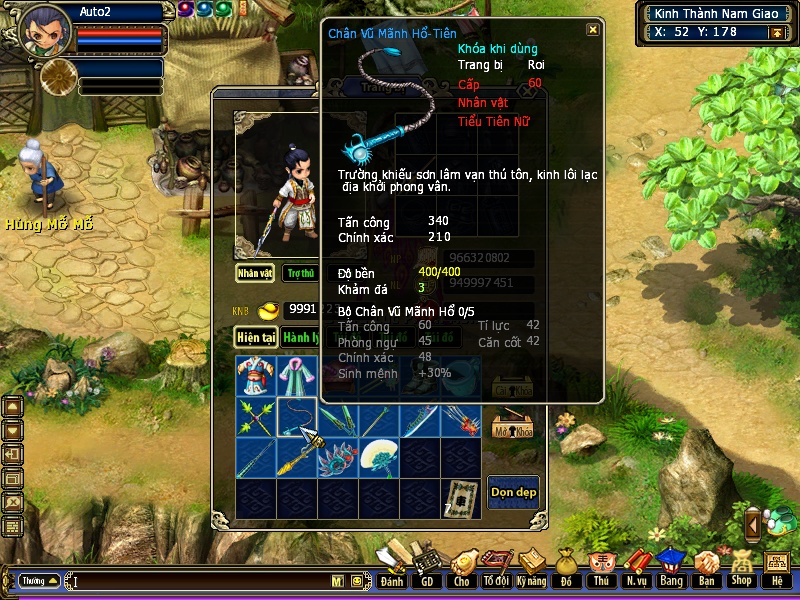Select the lotus flower weapon item
This screenshot has width=800, height=600.
coord(338,458)
